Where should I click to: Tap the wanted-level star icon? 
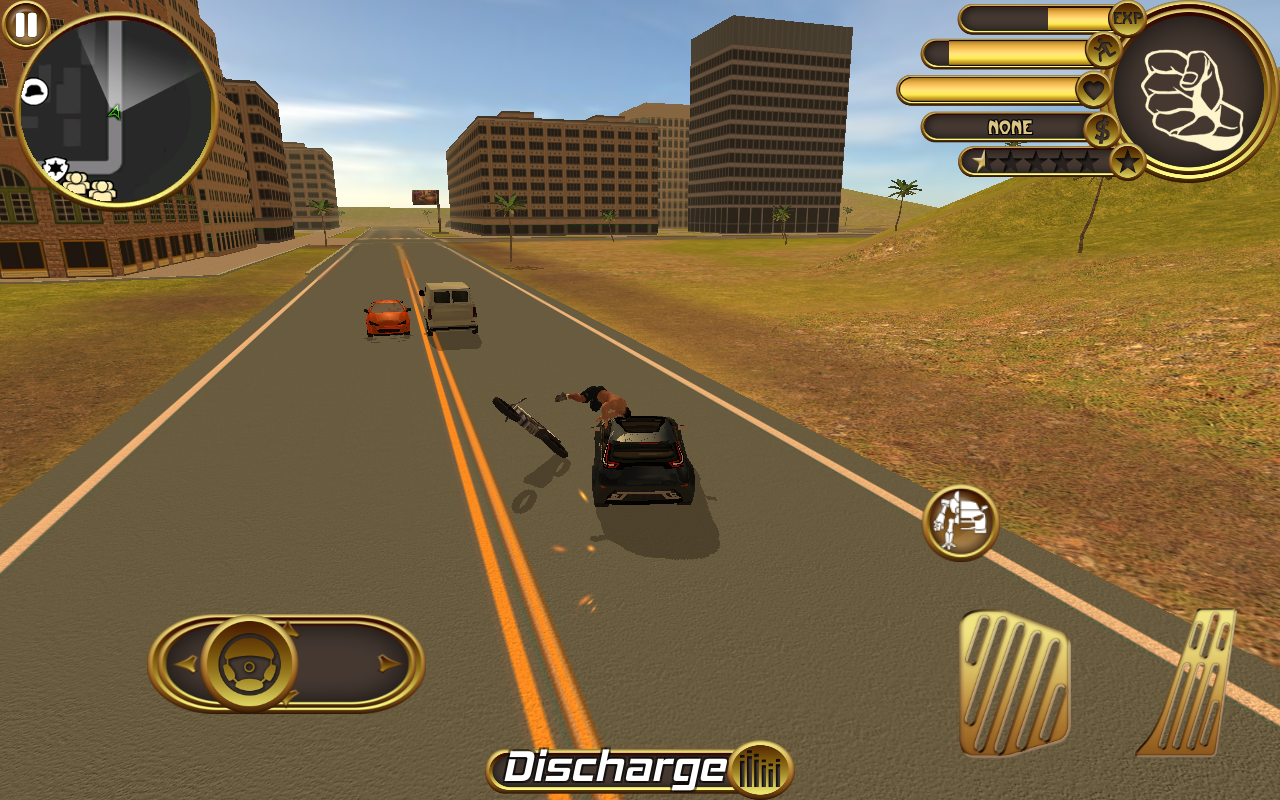tap(1128, 159)
